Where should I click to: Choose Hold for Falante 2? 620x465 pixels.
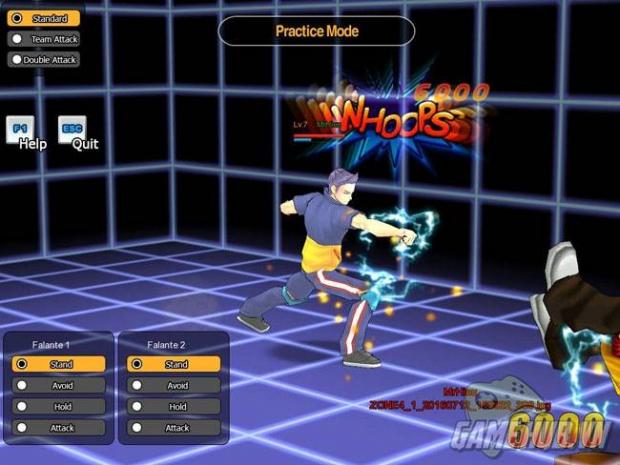[174, 407]
